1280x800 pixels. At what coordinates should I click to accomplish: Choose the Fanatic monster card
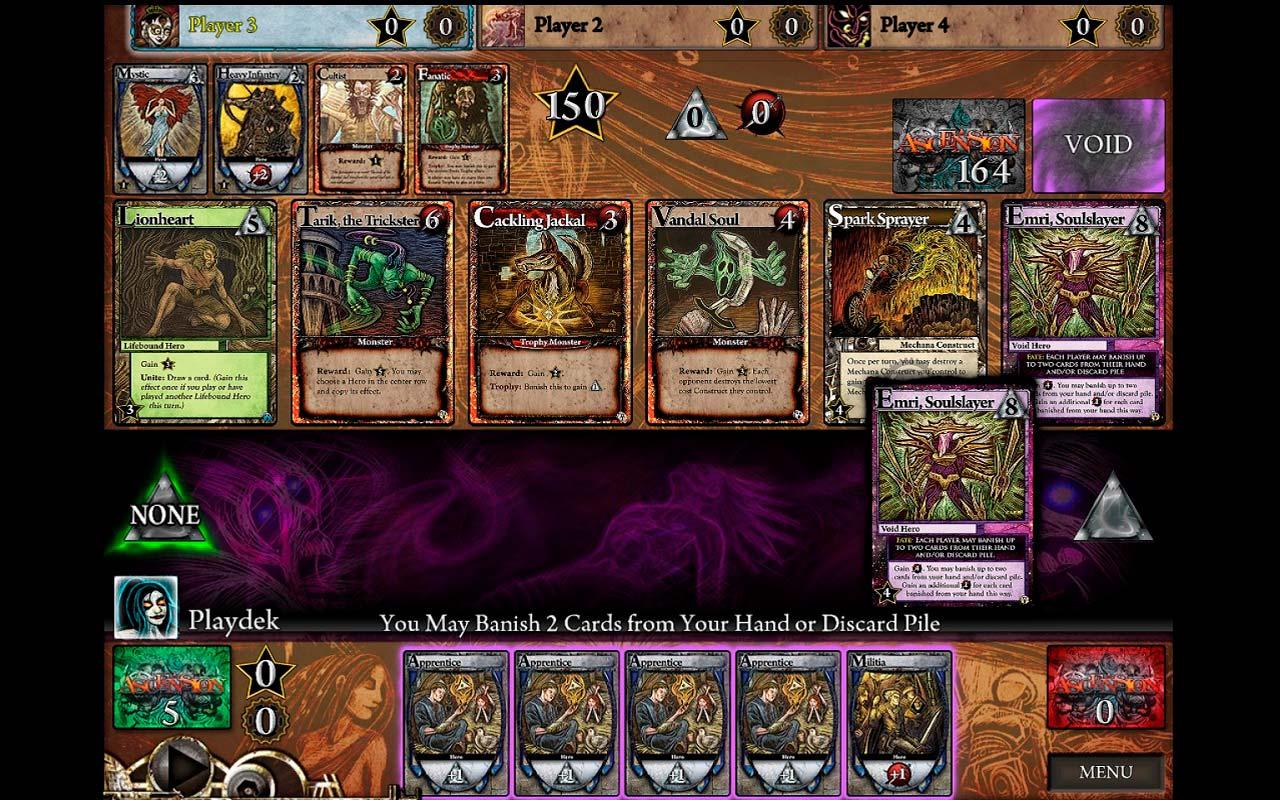461,129
